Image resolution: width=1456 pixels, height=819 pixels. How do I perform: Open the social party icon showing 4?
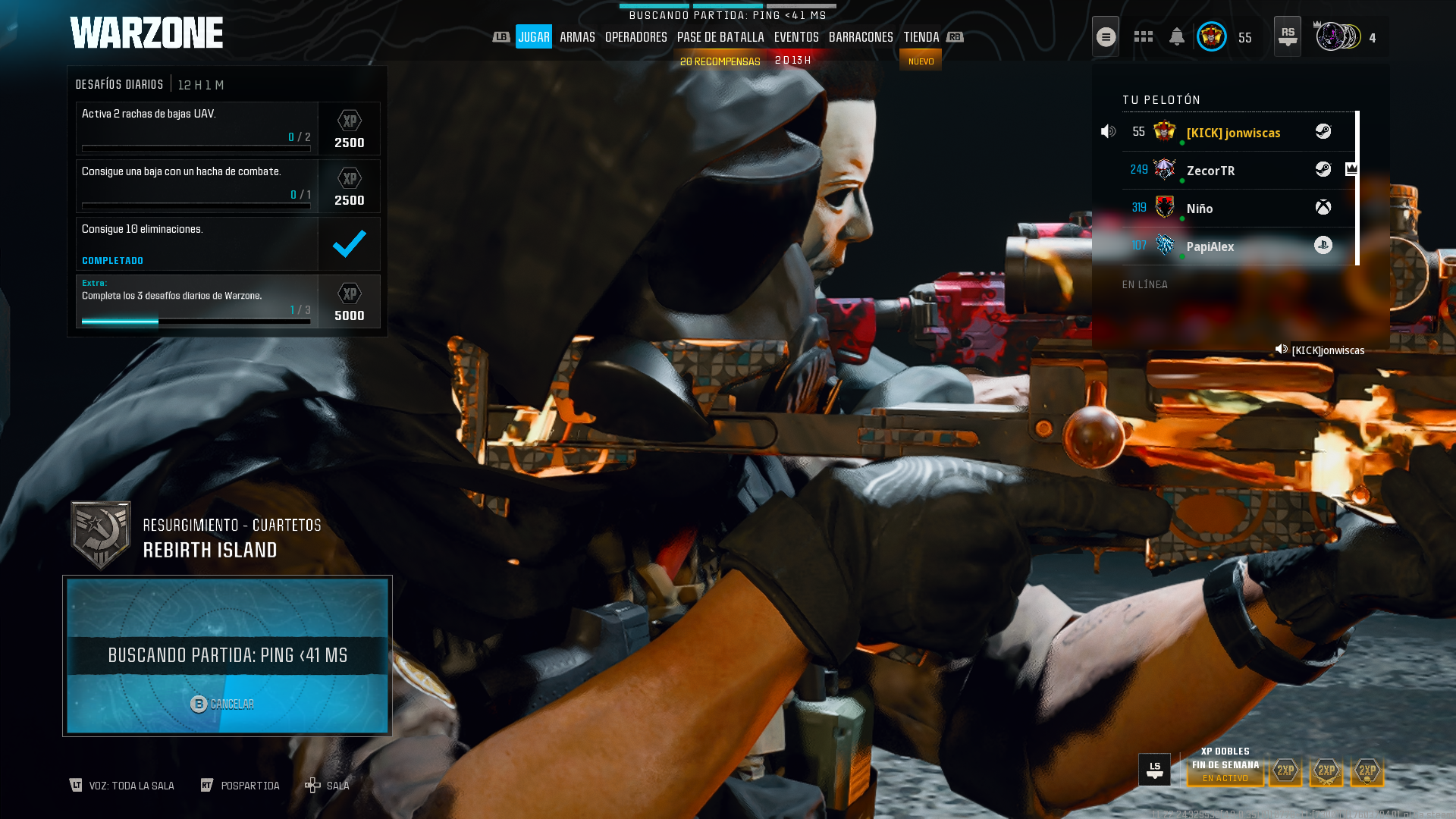(x=1345, y=37)
